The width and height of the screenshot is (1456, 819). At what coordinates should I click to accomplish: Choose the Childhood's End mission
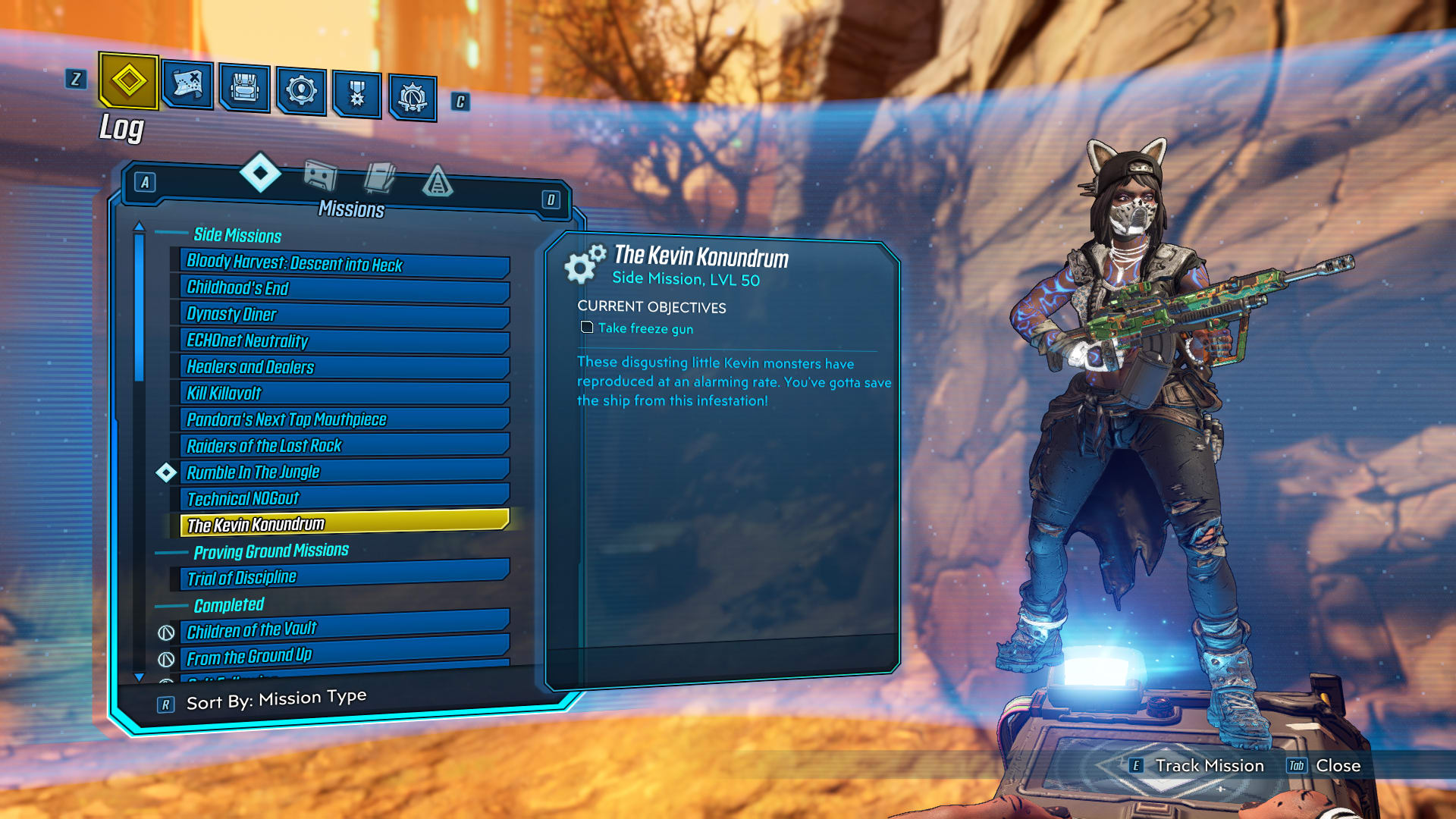(x=345, y=289)
